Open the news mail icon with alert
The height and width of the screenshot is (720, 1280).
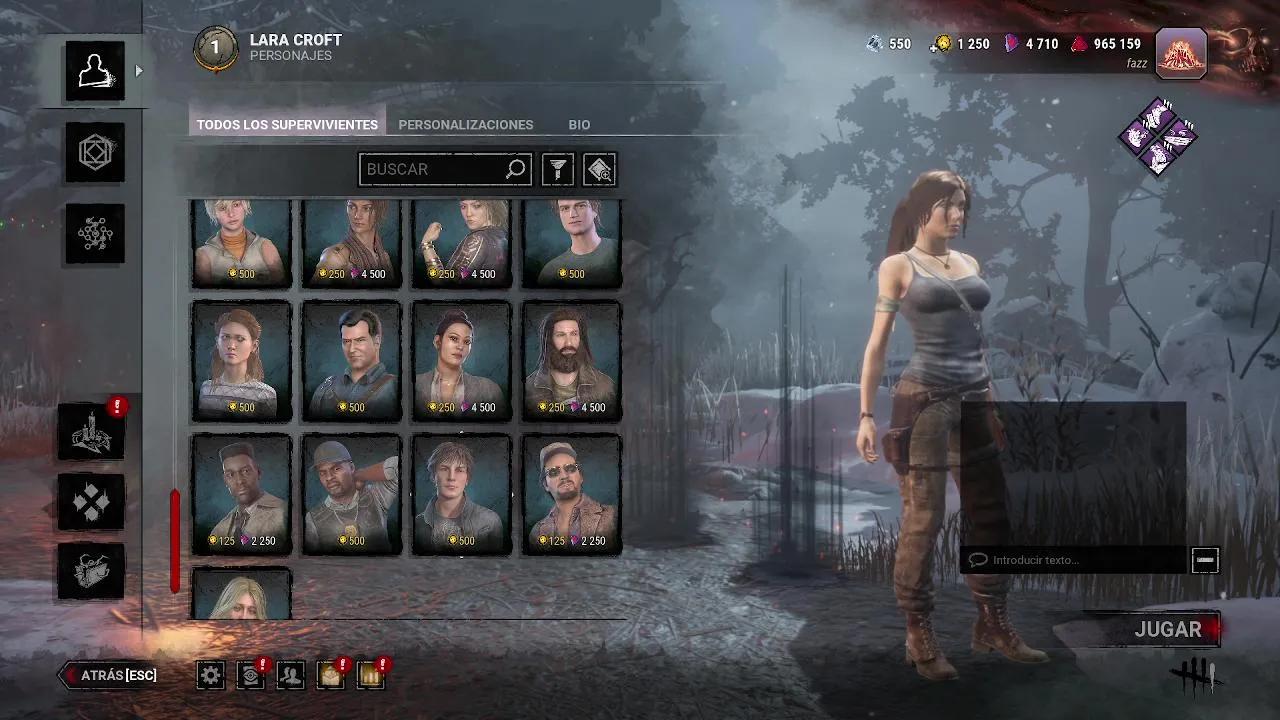[x=330, y=675]
